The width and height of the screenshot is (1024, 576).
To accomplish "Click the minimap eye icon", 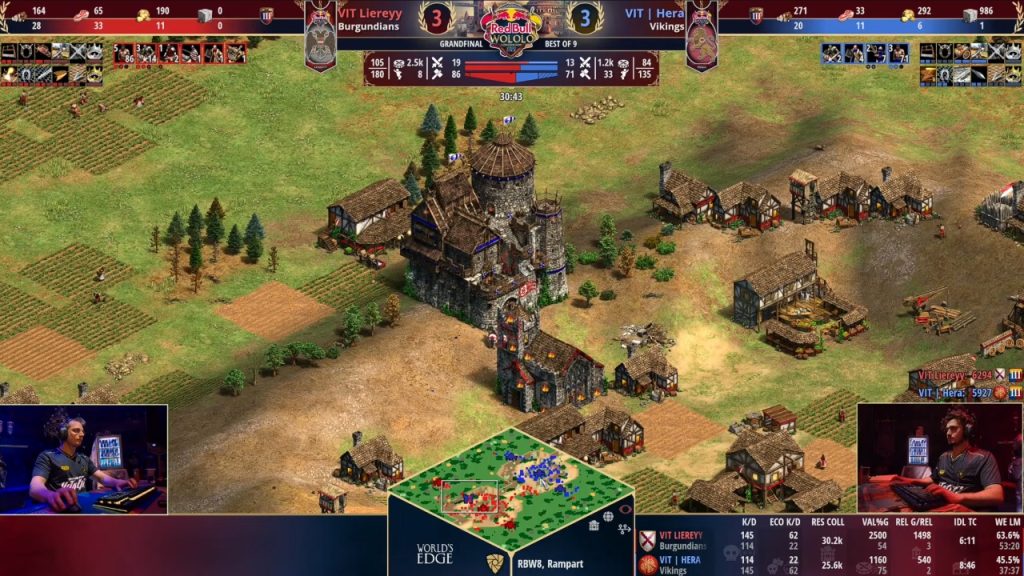I will coord(625,508).
